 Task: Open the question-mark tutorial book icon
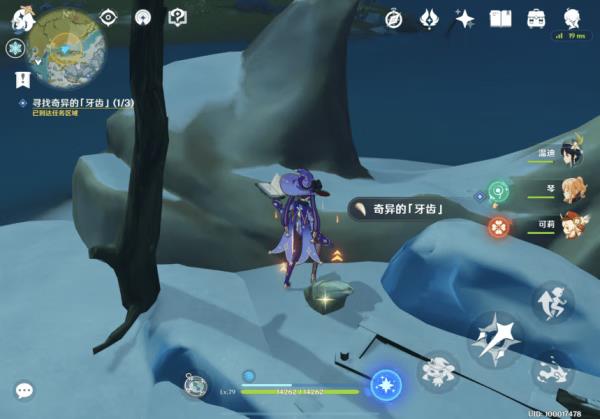coord(177,17)
